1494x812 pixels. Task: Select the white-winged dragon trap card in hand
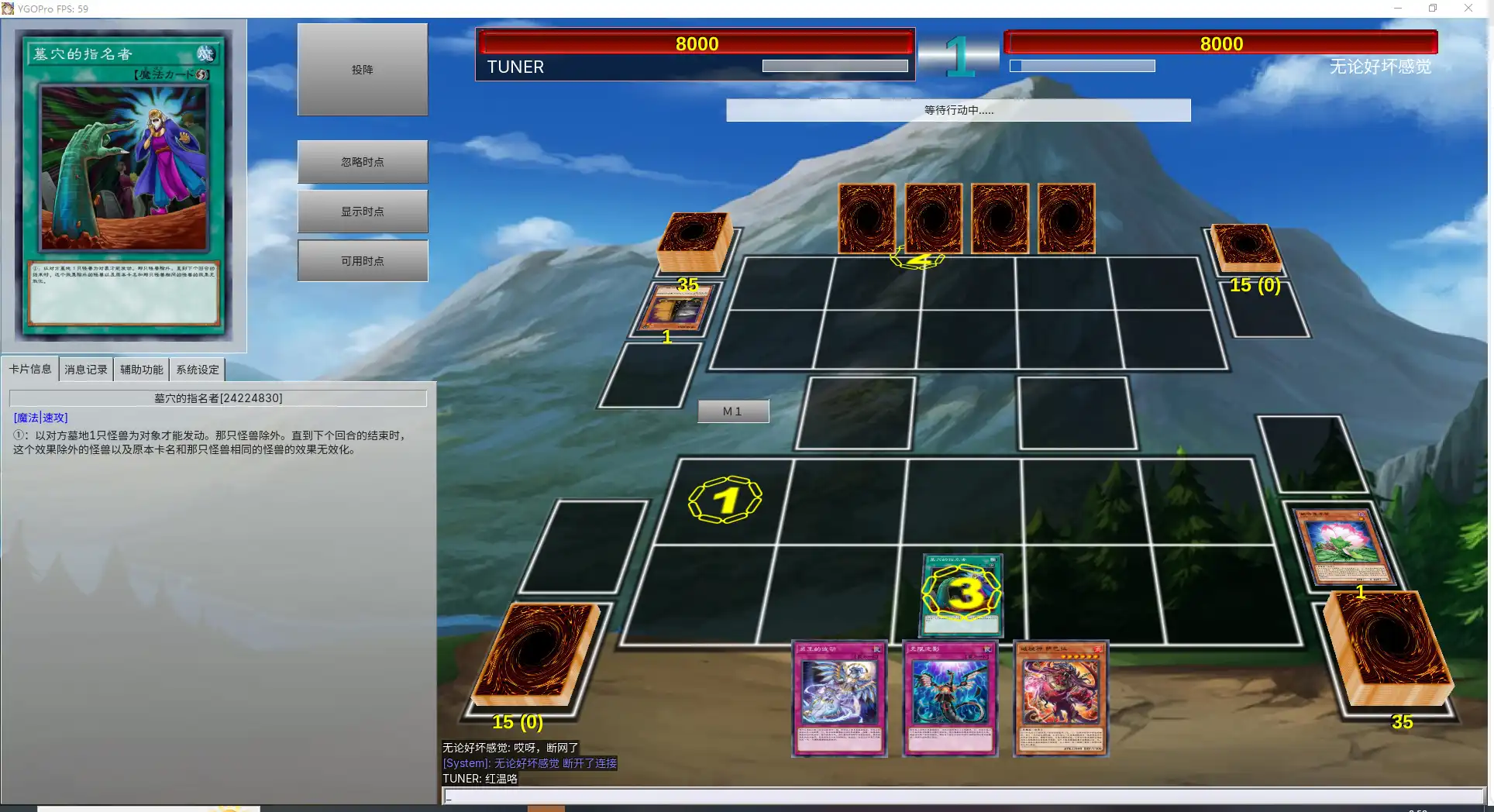(x=839, y=697)
